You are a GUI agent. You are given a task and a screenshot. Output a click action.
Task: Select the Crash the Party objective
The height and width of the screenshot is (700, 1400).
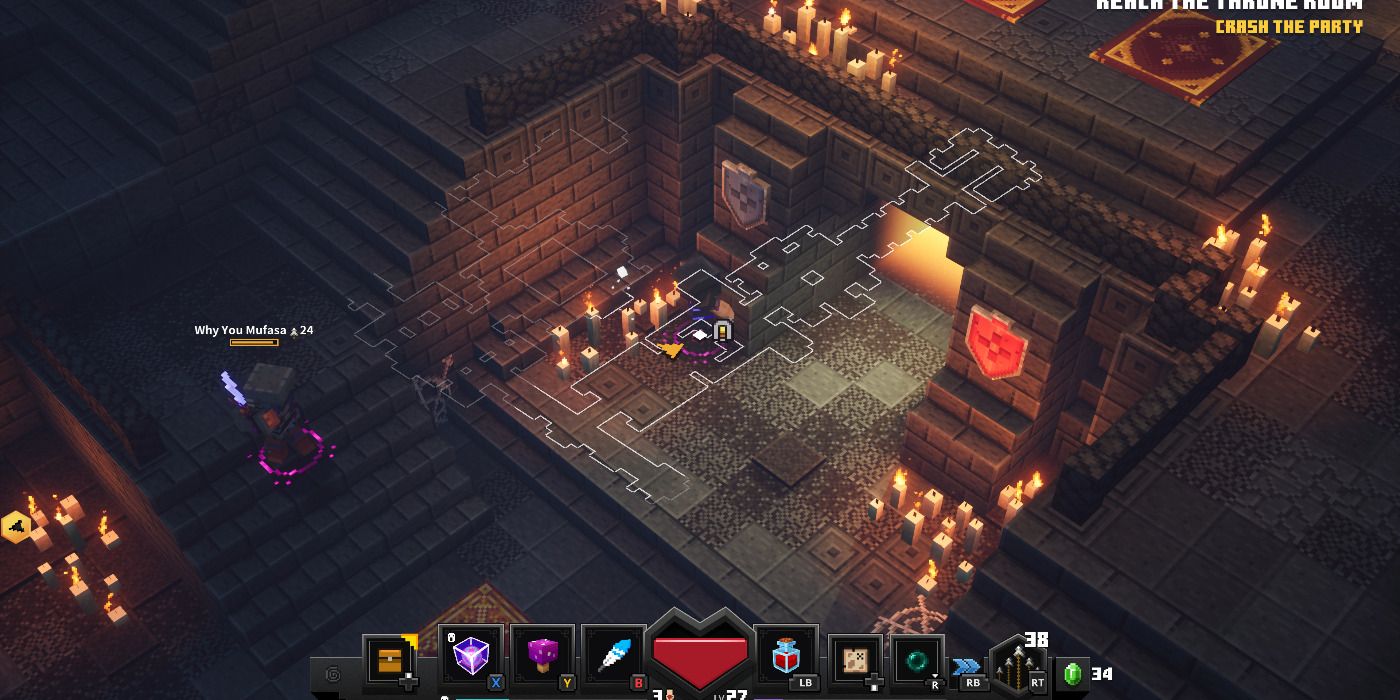point(1288,27)
